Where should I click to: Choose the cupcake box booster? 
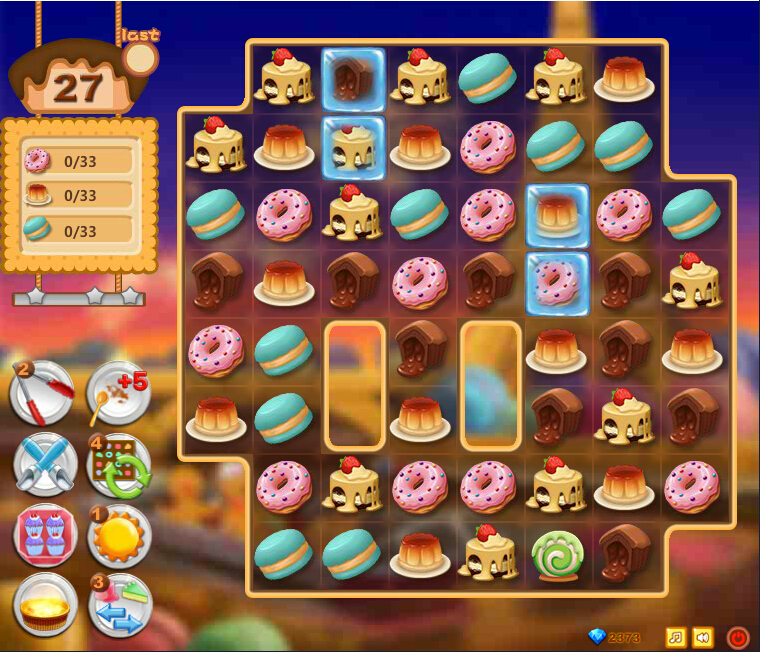point(45,536)
